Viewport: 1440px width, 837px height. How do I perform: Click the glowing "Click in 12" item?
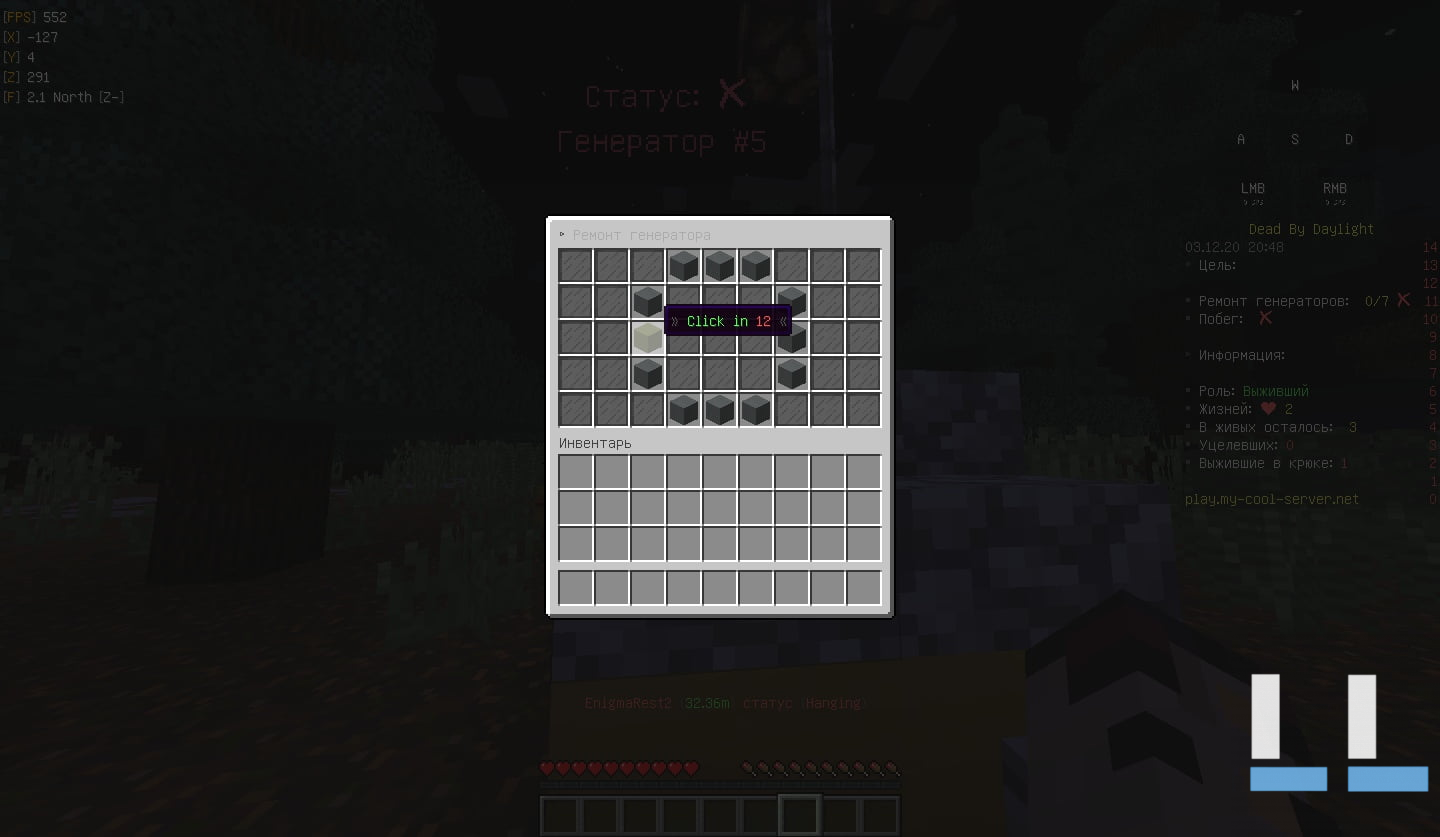(x=727, y=321)
